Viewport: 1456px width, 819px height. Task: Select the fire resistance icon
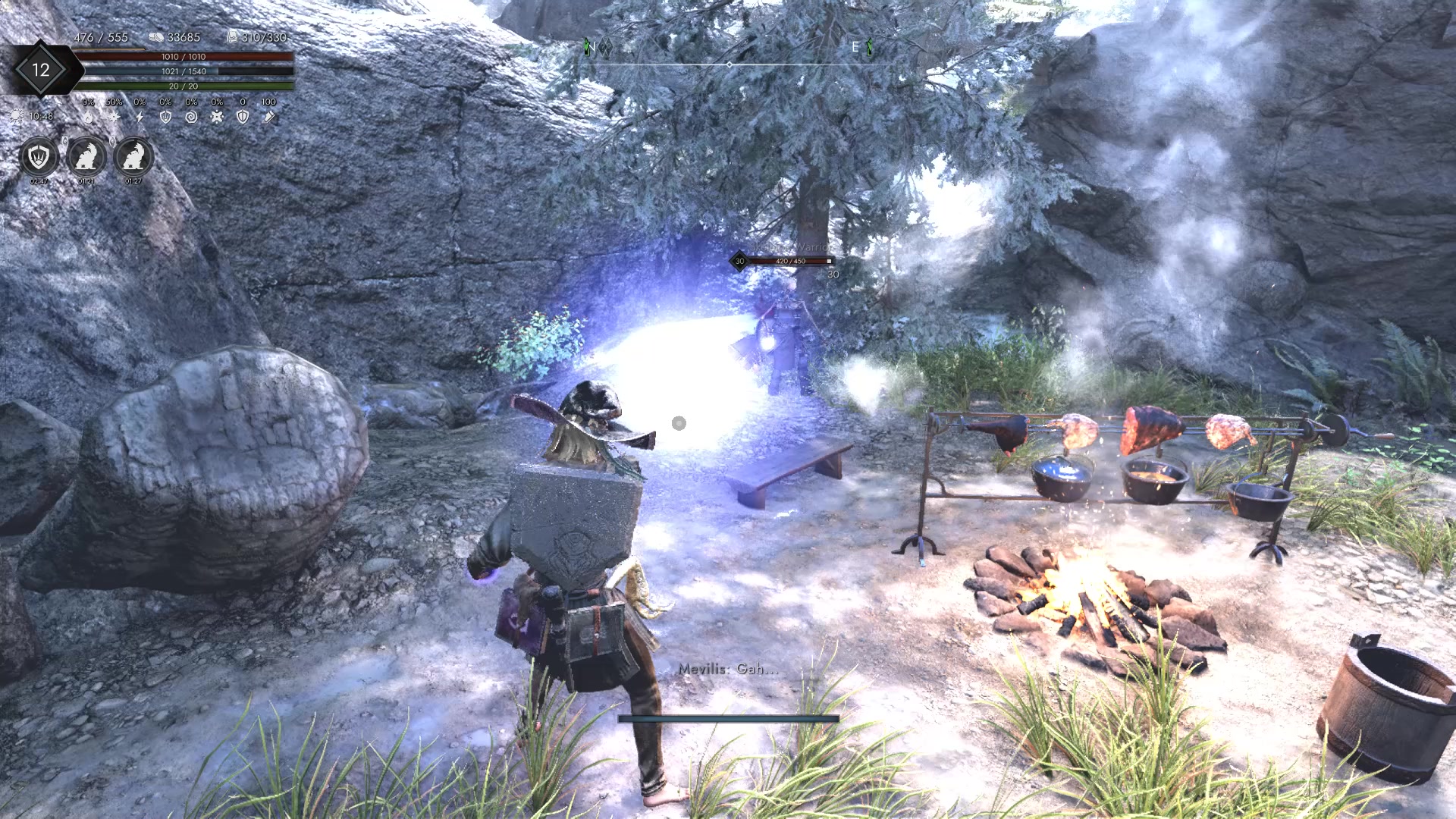click(89, 116)
